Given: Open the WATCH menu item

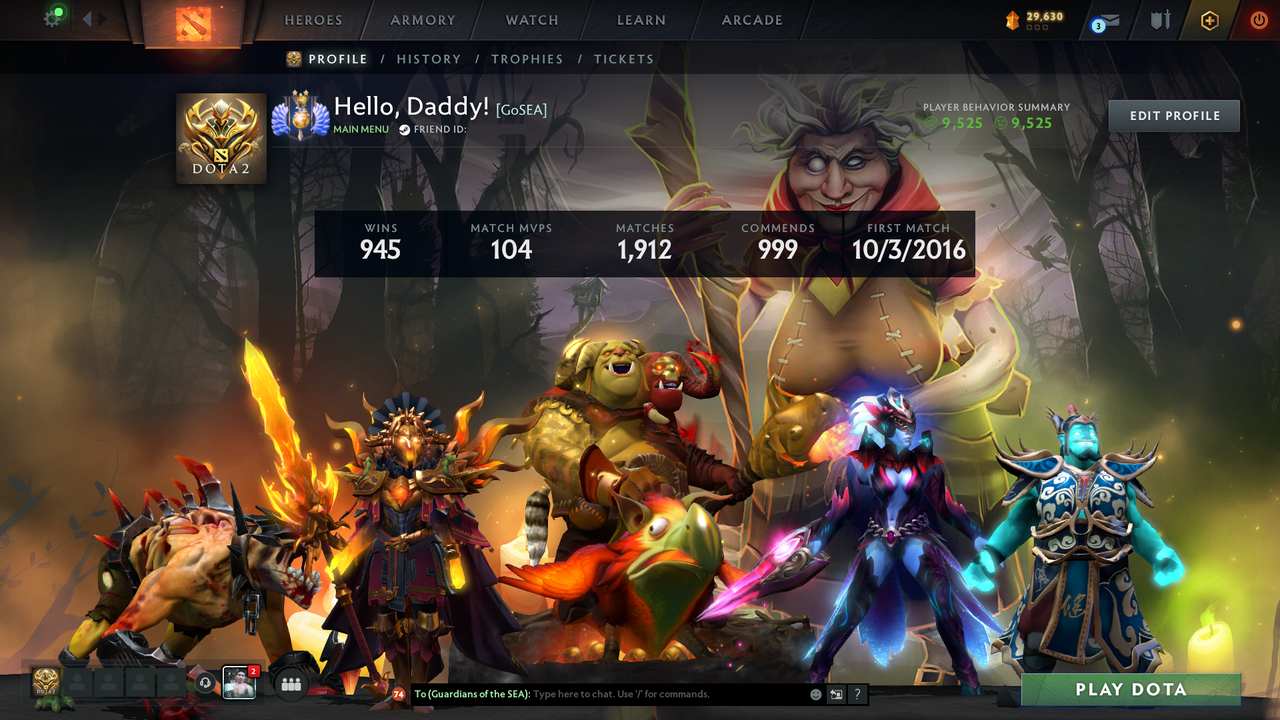Looking at the screenshot, I should (531, 20).
